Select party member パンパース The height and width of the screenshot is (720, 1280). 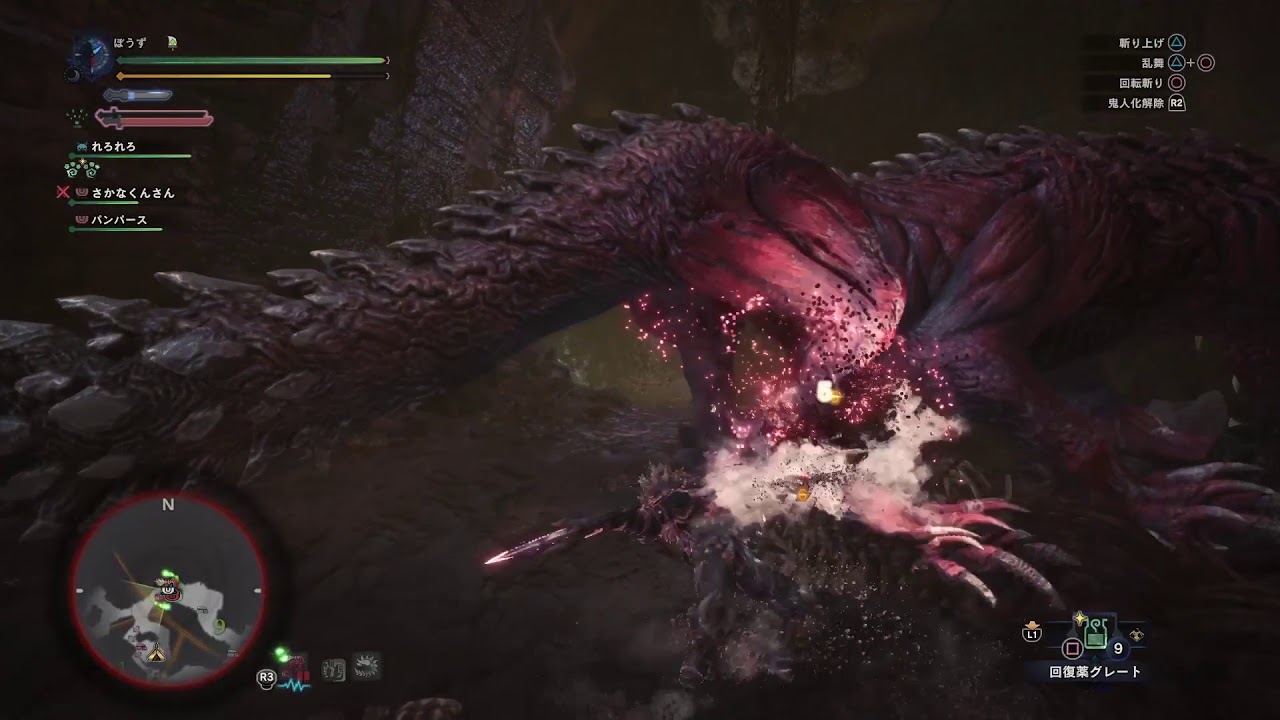tap(119, 220)
